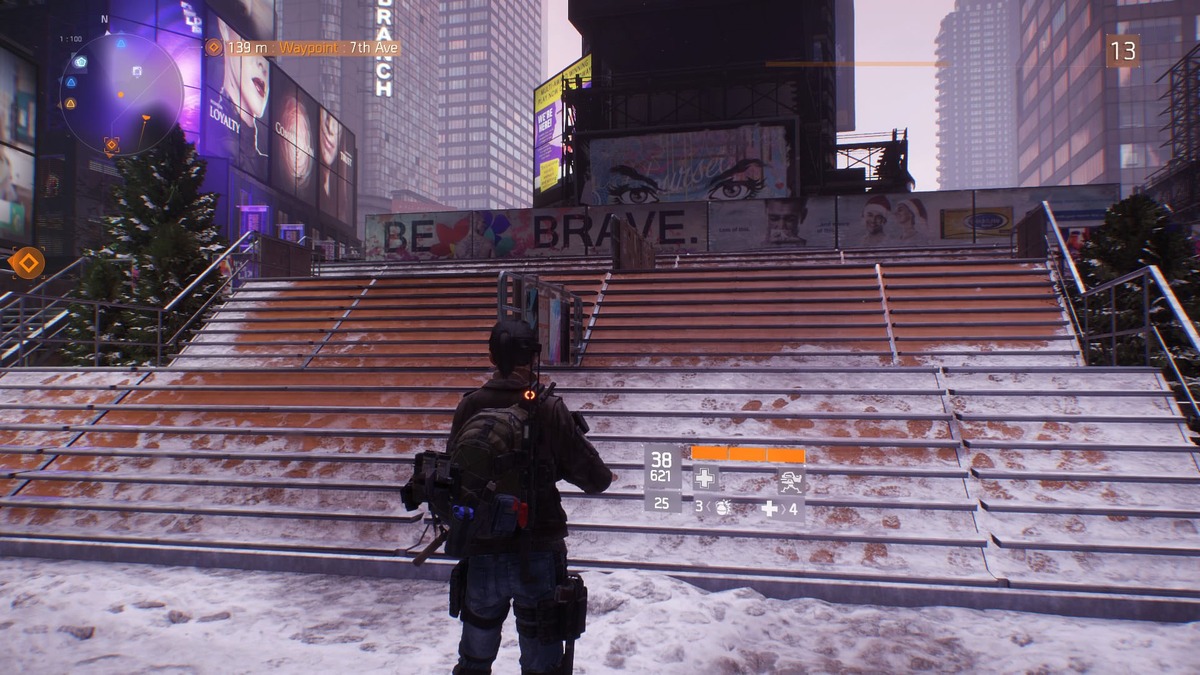1200x675 pixels.
Task: Click the orange diamond waypoint marker on the minimap
Action: pos(111,145)
